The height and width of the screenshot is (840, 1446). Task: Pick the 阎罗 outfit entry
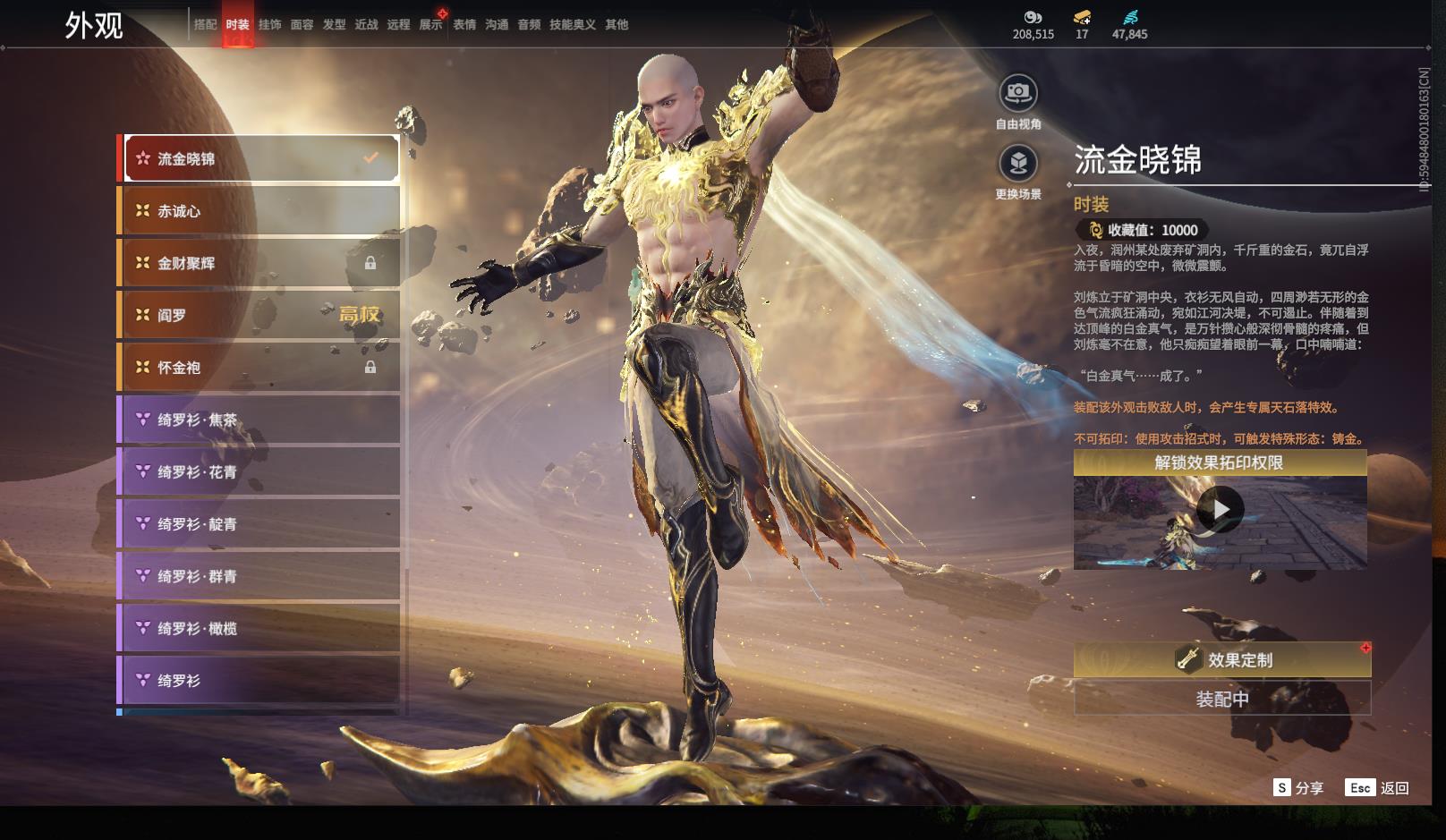[259, 315]
